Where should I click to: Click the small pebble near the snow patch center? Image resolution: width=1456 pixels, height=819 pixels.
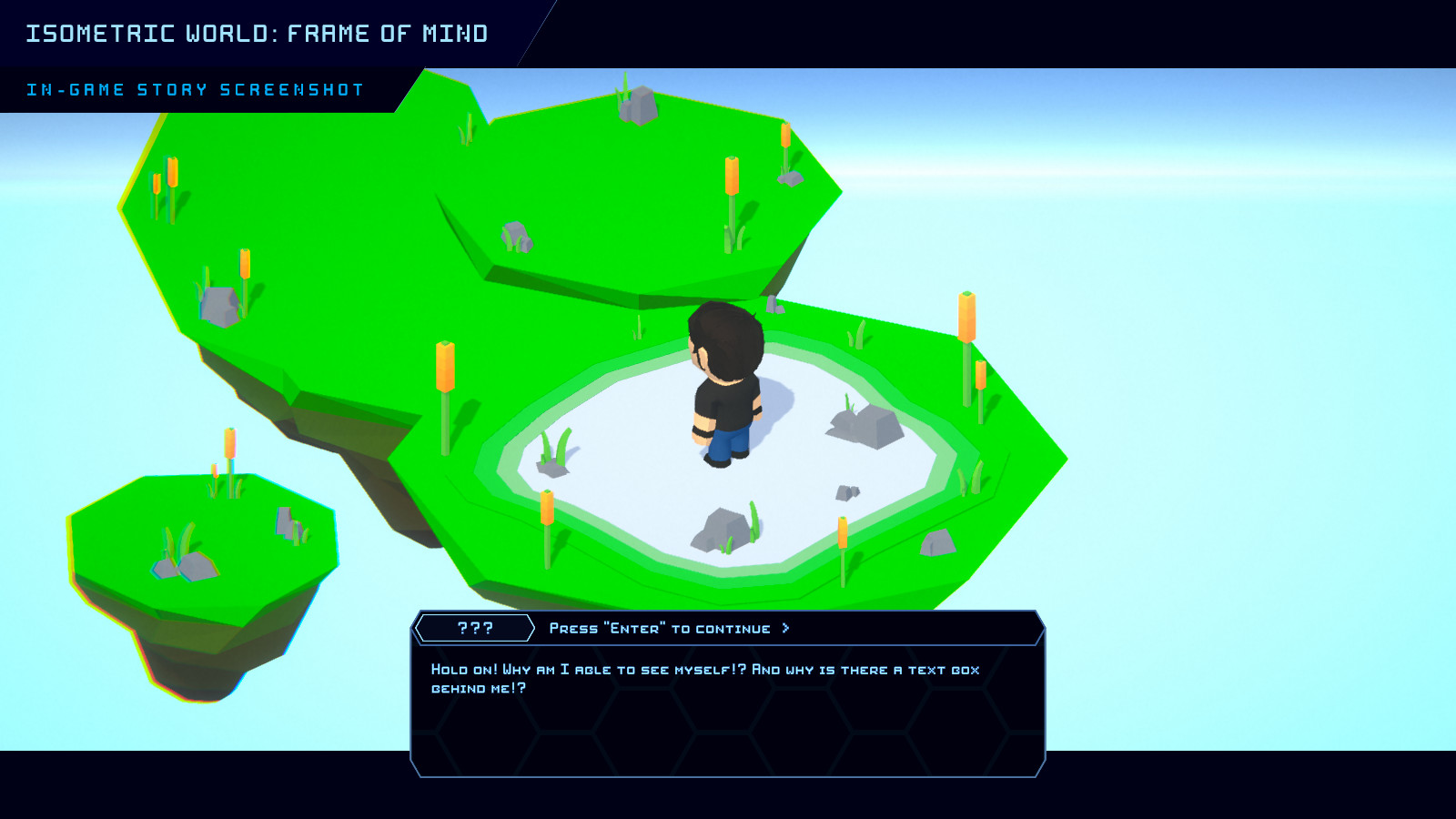pyautogui.click(x=848, y=491)
